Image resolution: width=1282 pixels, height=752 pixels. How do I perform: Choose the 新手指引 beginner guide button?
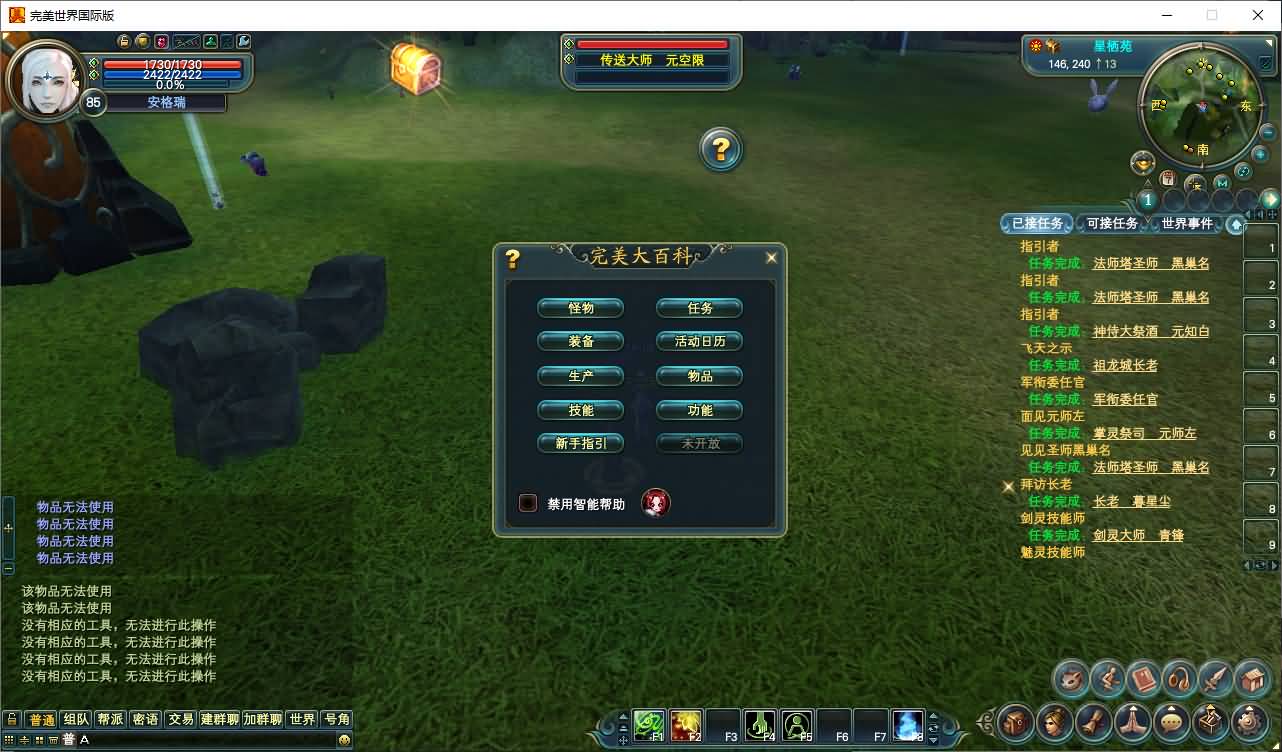[x=581, y=443]
